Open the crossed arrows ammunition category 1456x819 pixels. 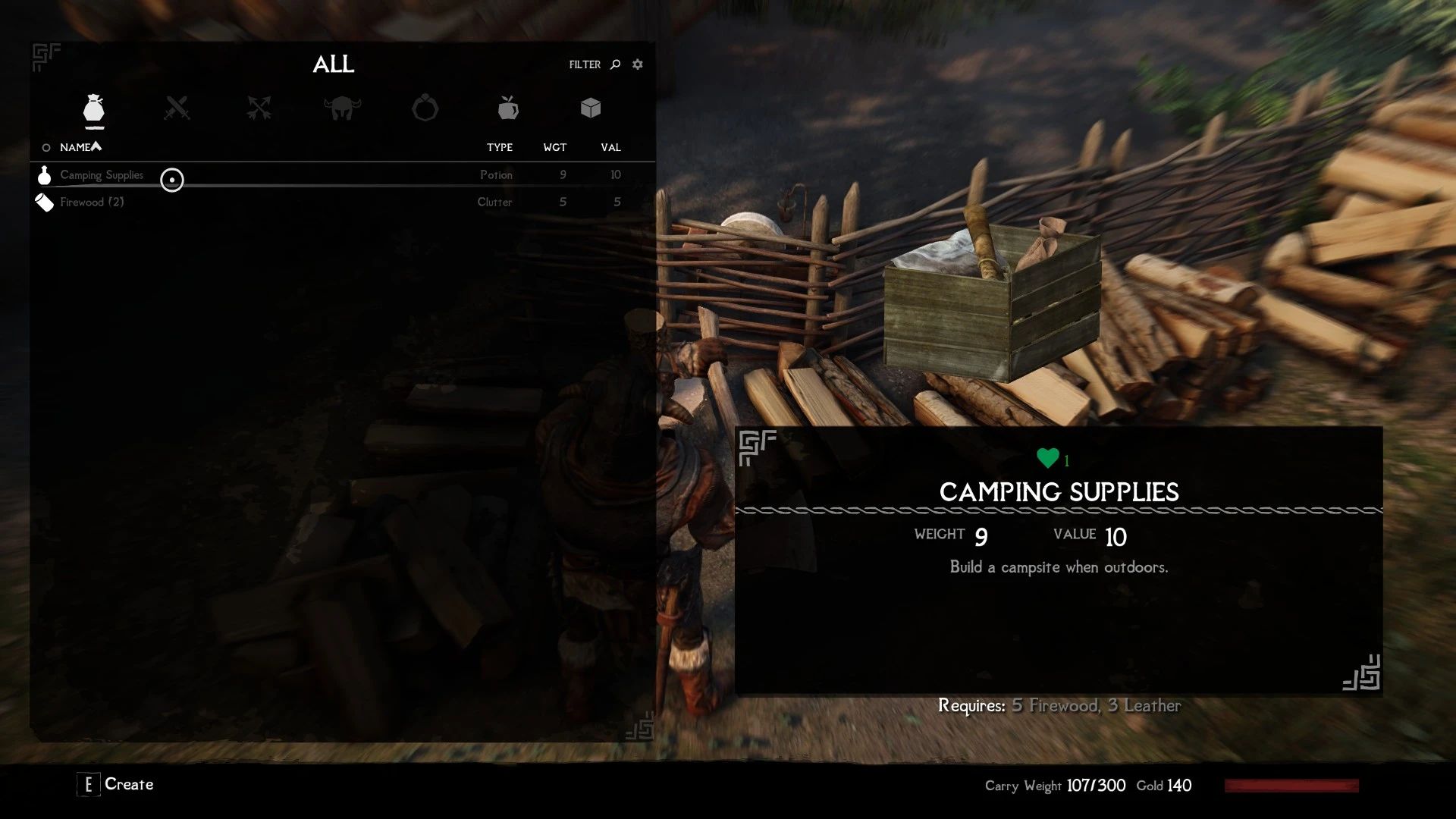(260, 108)
